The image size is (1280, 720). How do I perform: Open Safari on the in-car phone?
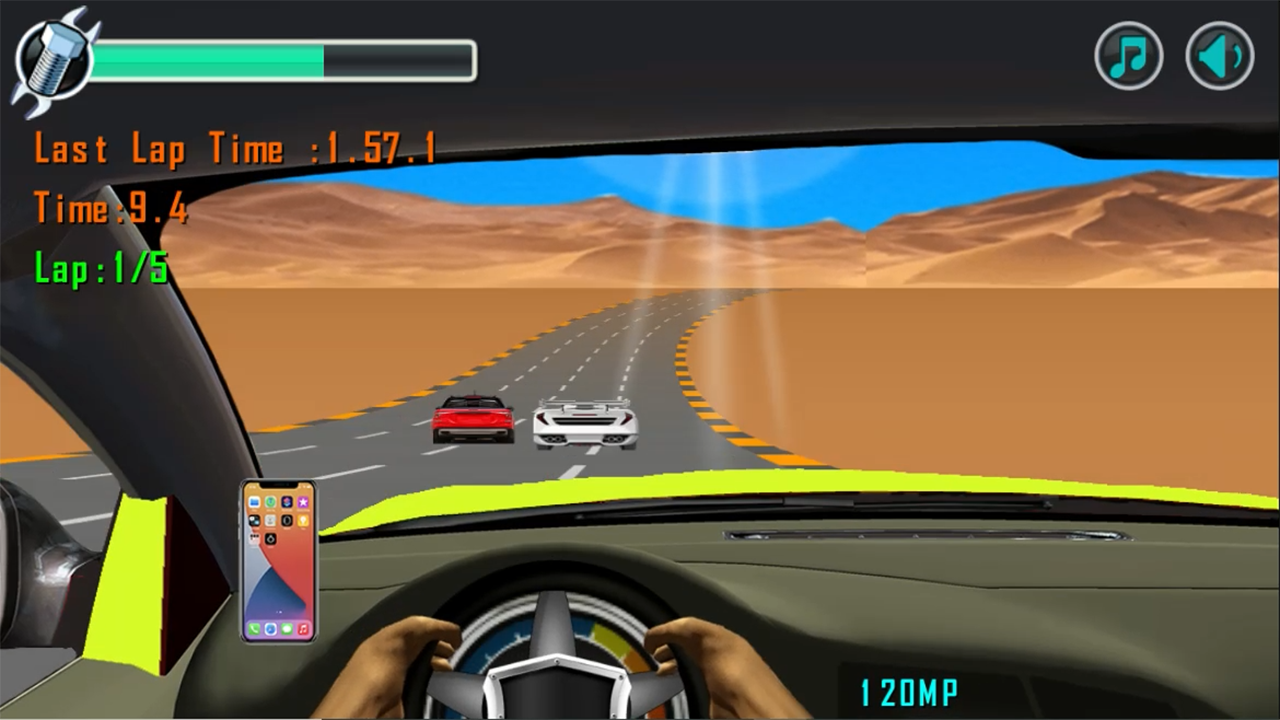(x=270, y=631)
